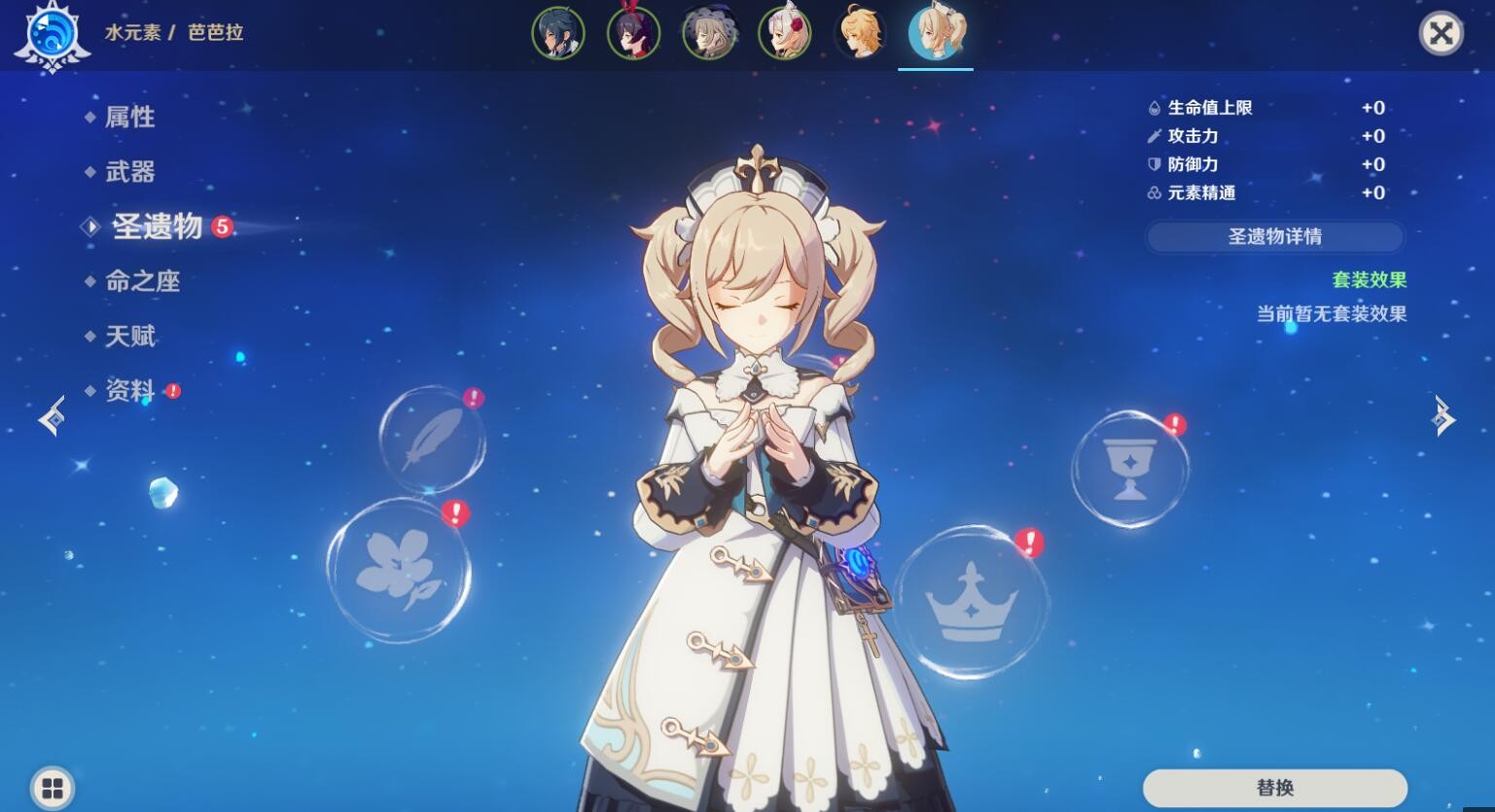The width and height of the screenshot is (1495, 812).
Task: Close the character screen
Action: (x=1441, y=34)
